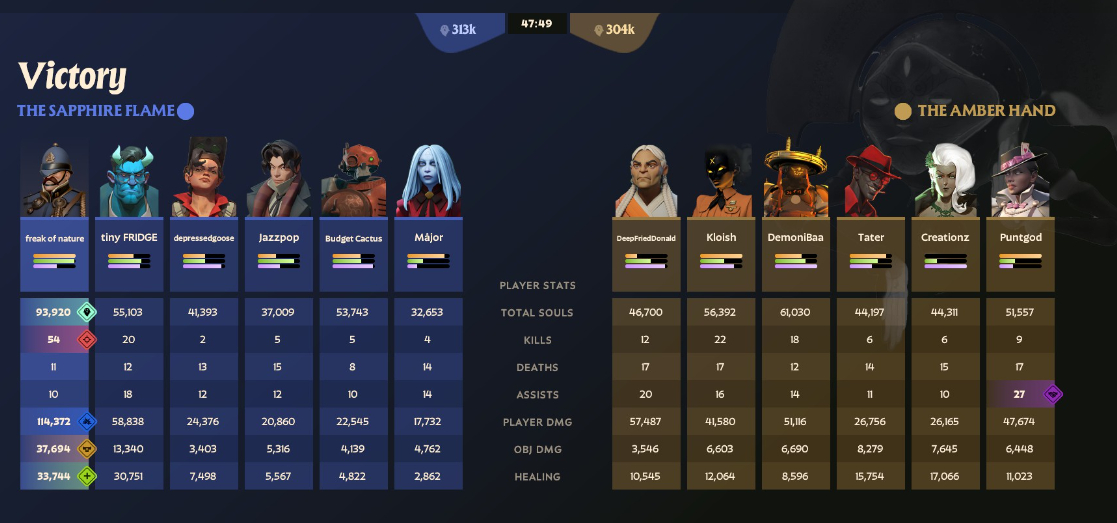Choose depressedgoose's hero portrait
The height and width of the screenshot is (523, 1117).
pyautogui.click(x=204, y=180)
